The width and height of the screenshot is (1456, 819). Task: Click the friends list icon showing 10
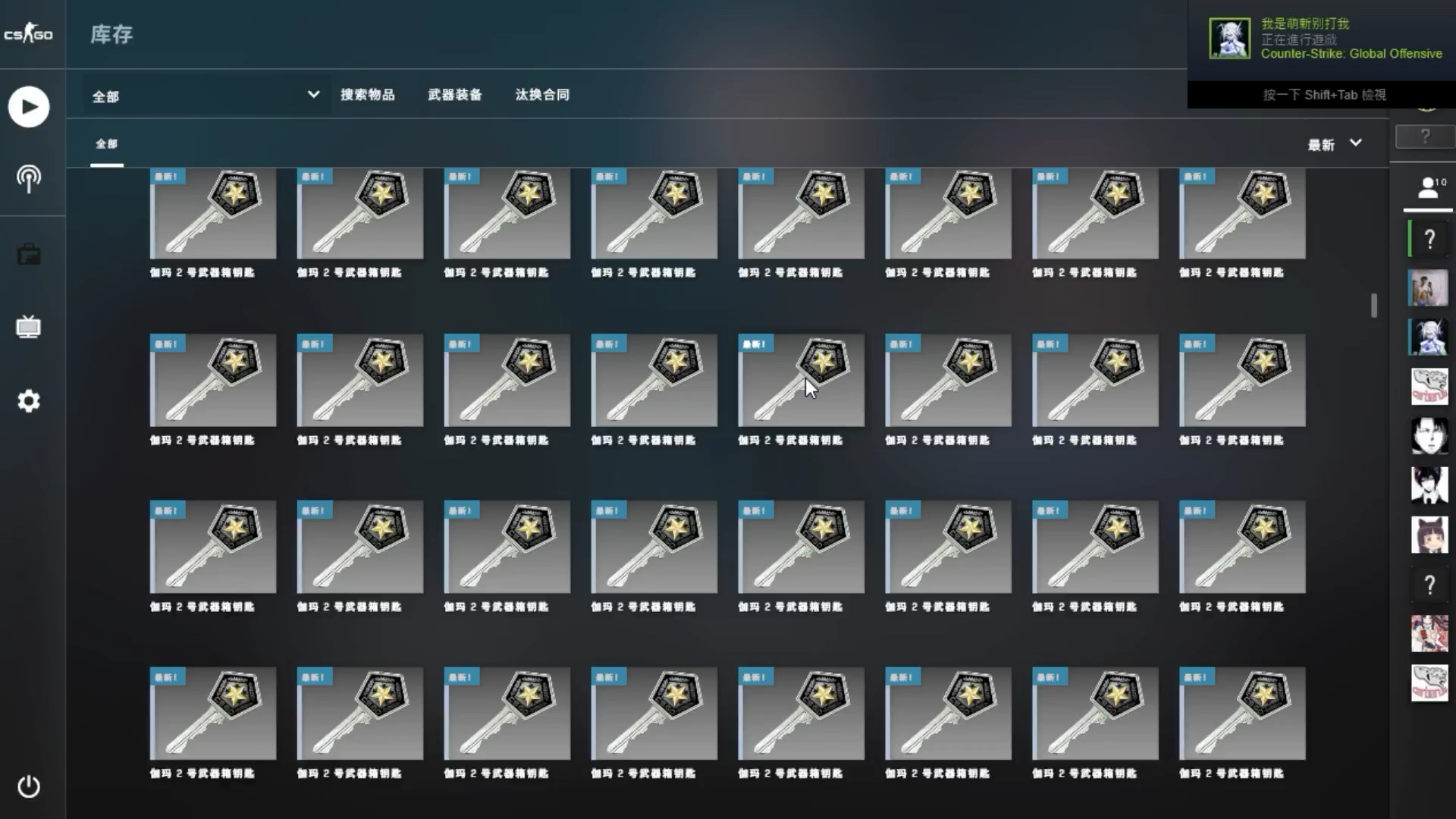coord(1429,187)
